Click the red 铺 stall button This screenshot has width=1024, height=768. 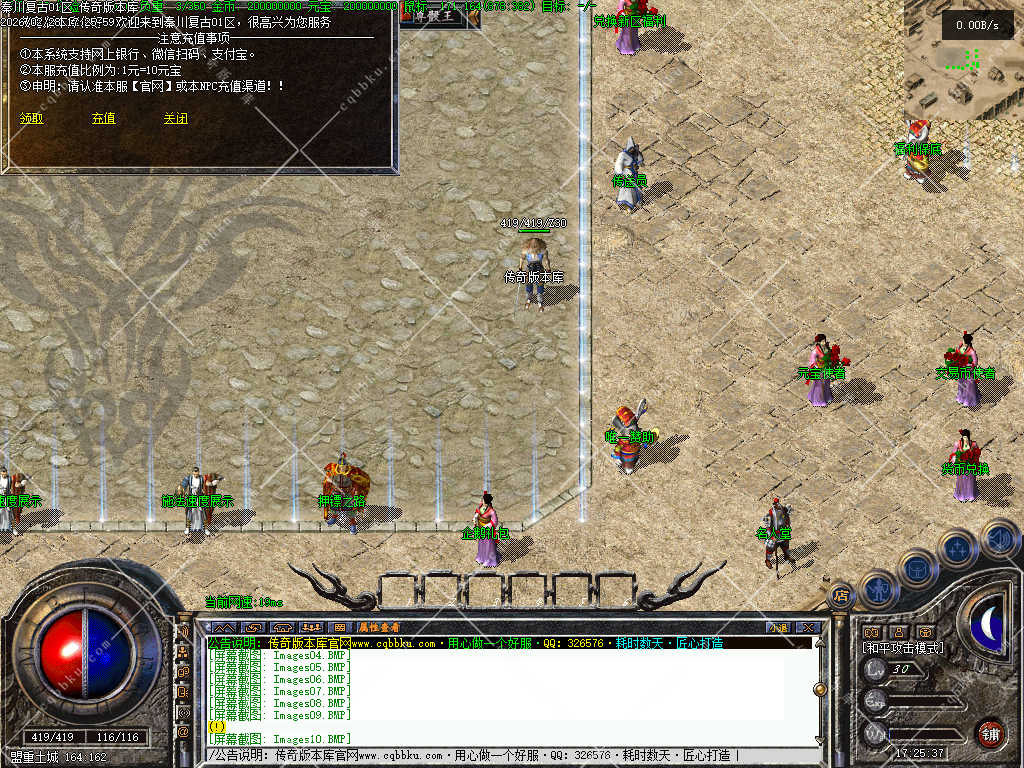[x=990, y=733]
